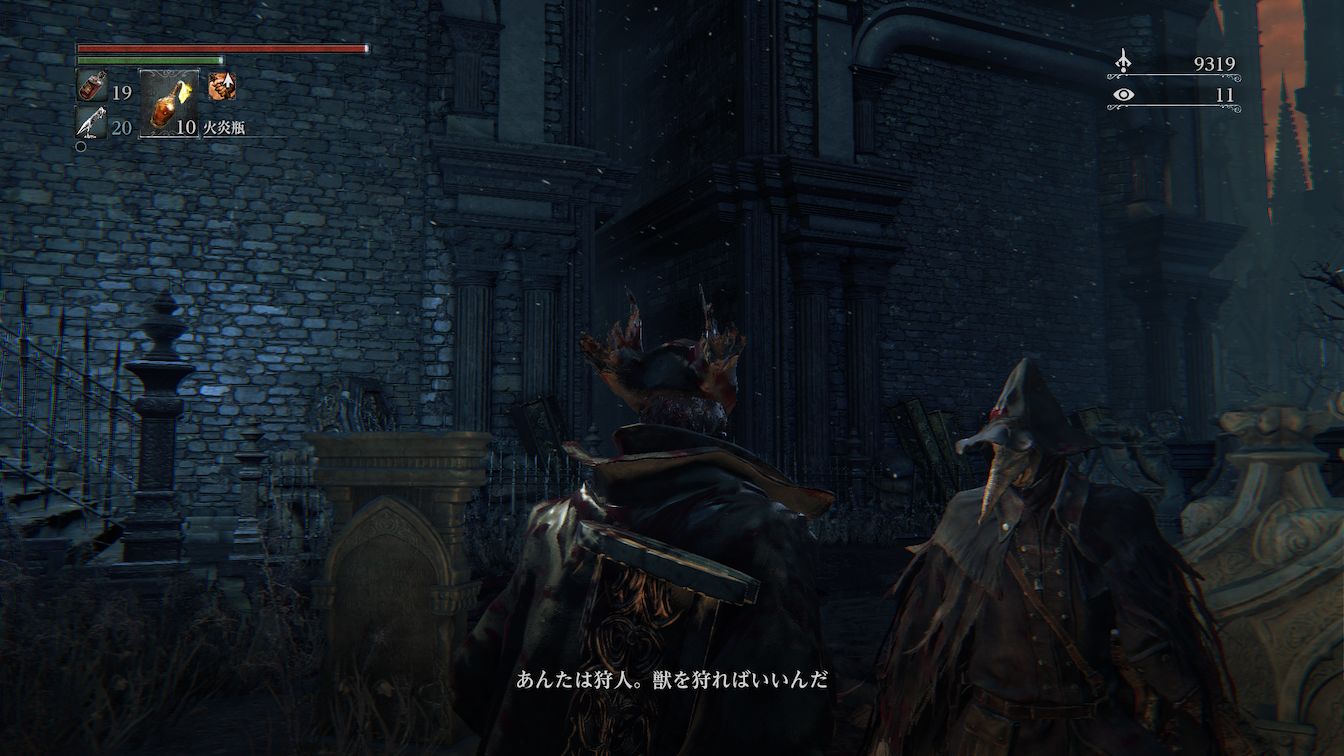Click the fist buff status icon
Viewport: 1344px width, 756px height.
(x=221, y=87)
